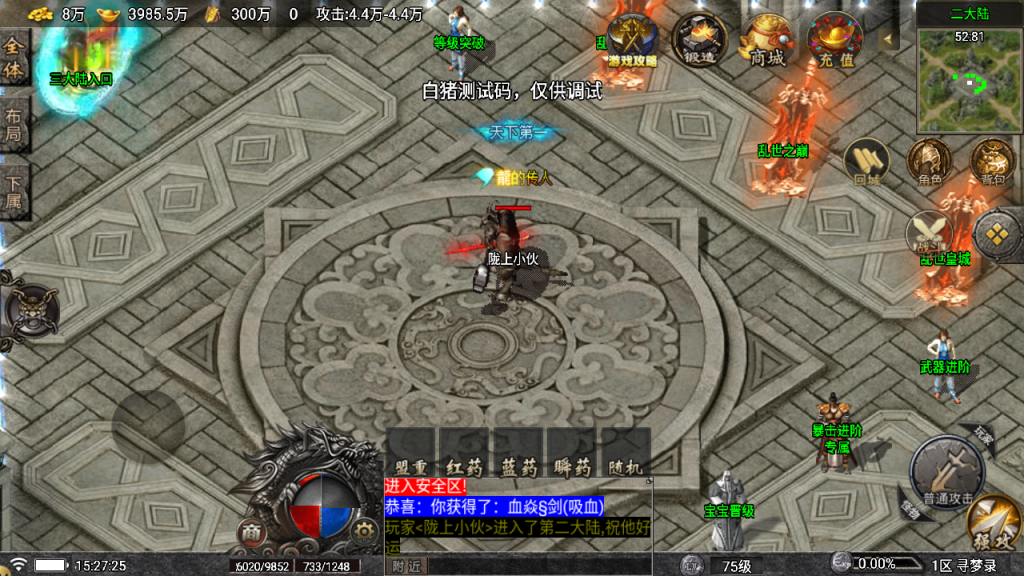Switch to the 全体 tab
1024x576 pixels.
(14, 59)
